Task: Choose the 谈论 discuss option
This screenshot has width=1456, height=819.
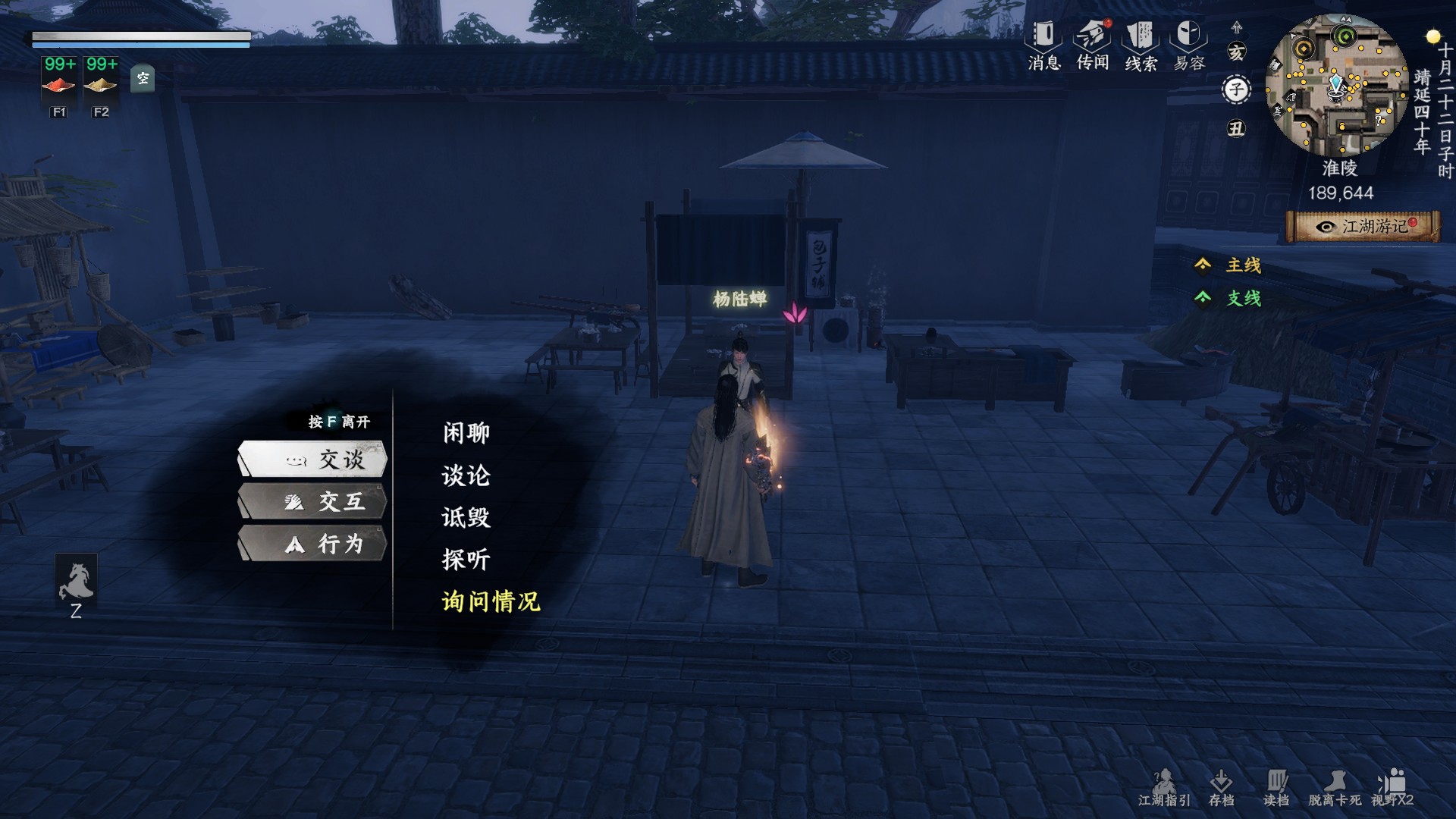Action: 466,475
